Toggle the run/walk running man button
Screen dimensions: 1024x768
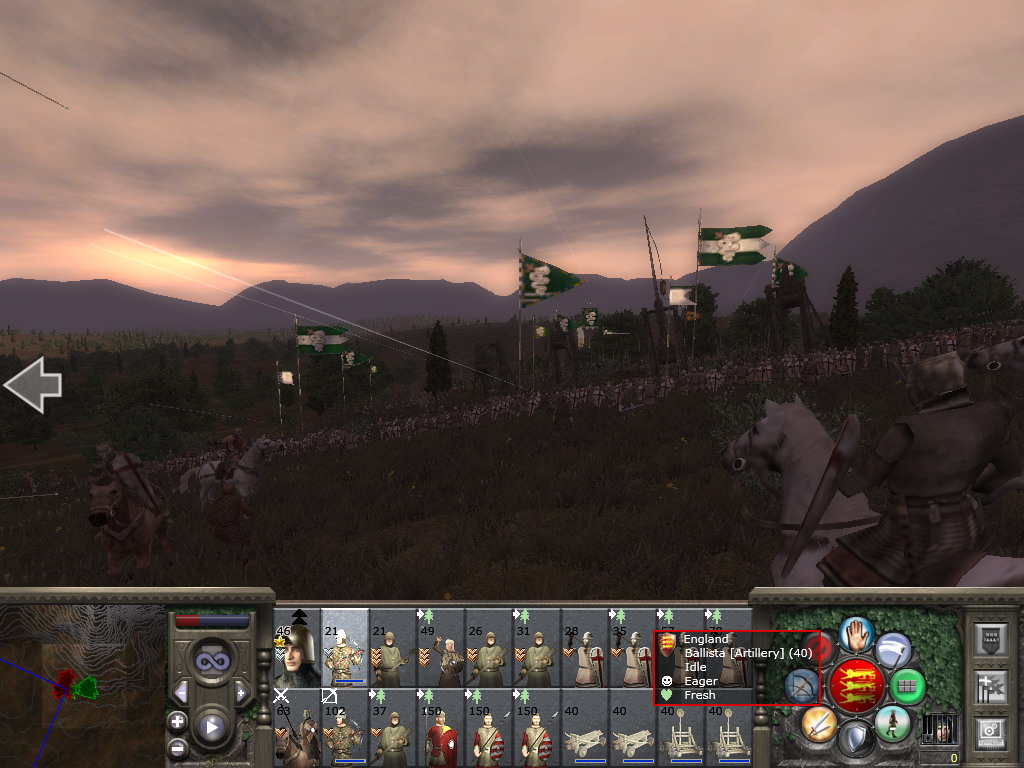pos(892,723)
